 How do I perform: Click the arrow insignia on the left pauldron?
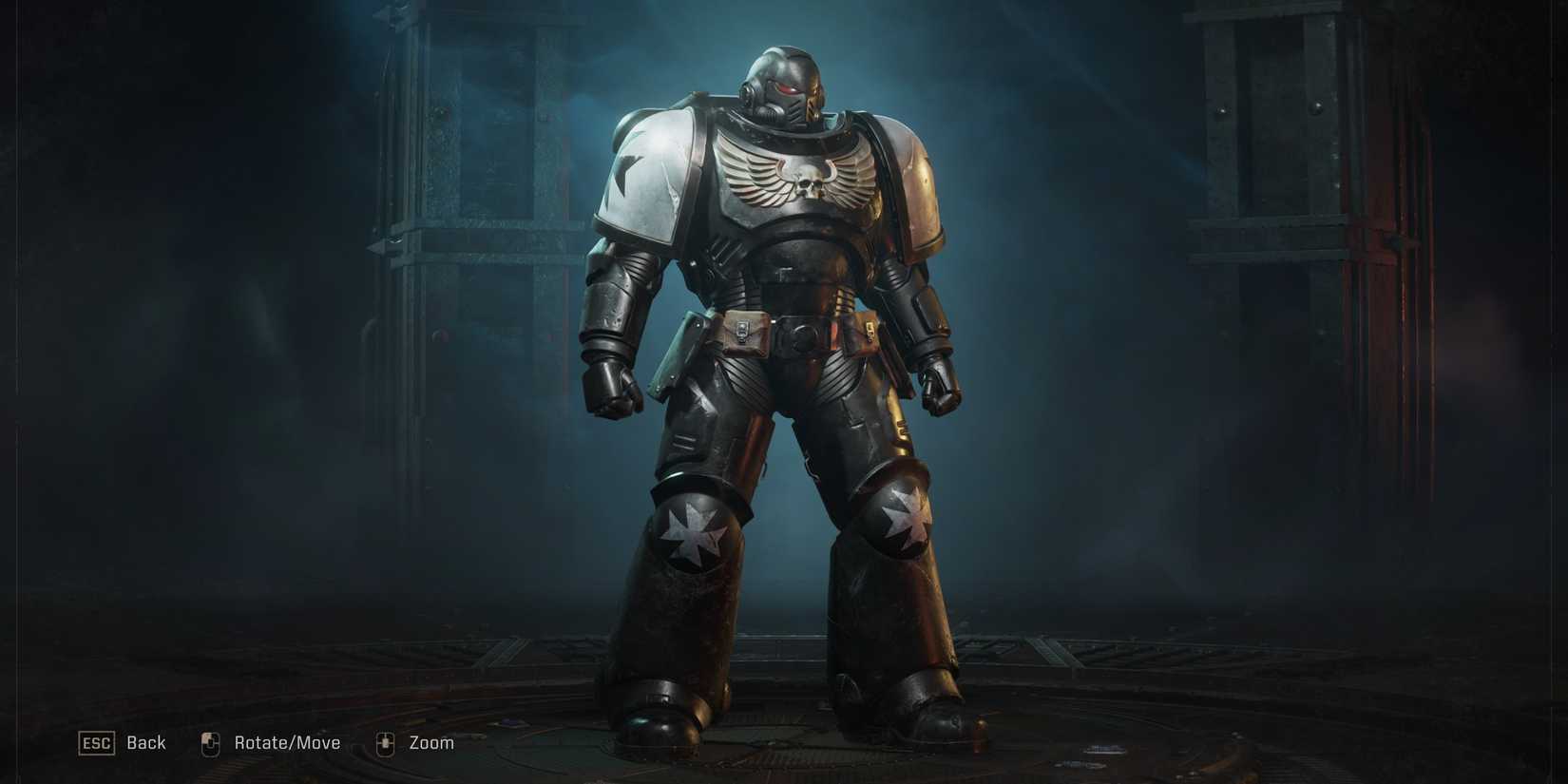(627, 176)
